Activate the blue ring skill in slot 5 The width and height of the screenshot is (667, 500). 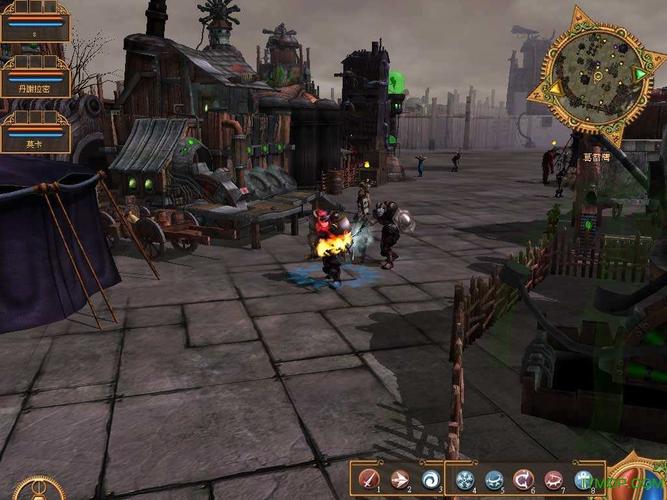(494, 479)
